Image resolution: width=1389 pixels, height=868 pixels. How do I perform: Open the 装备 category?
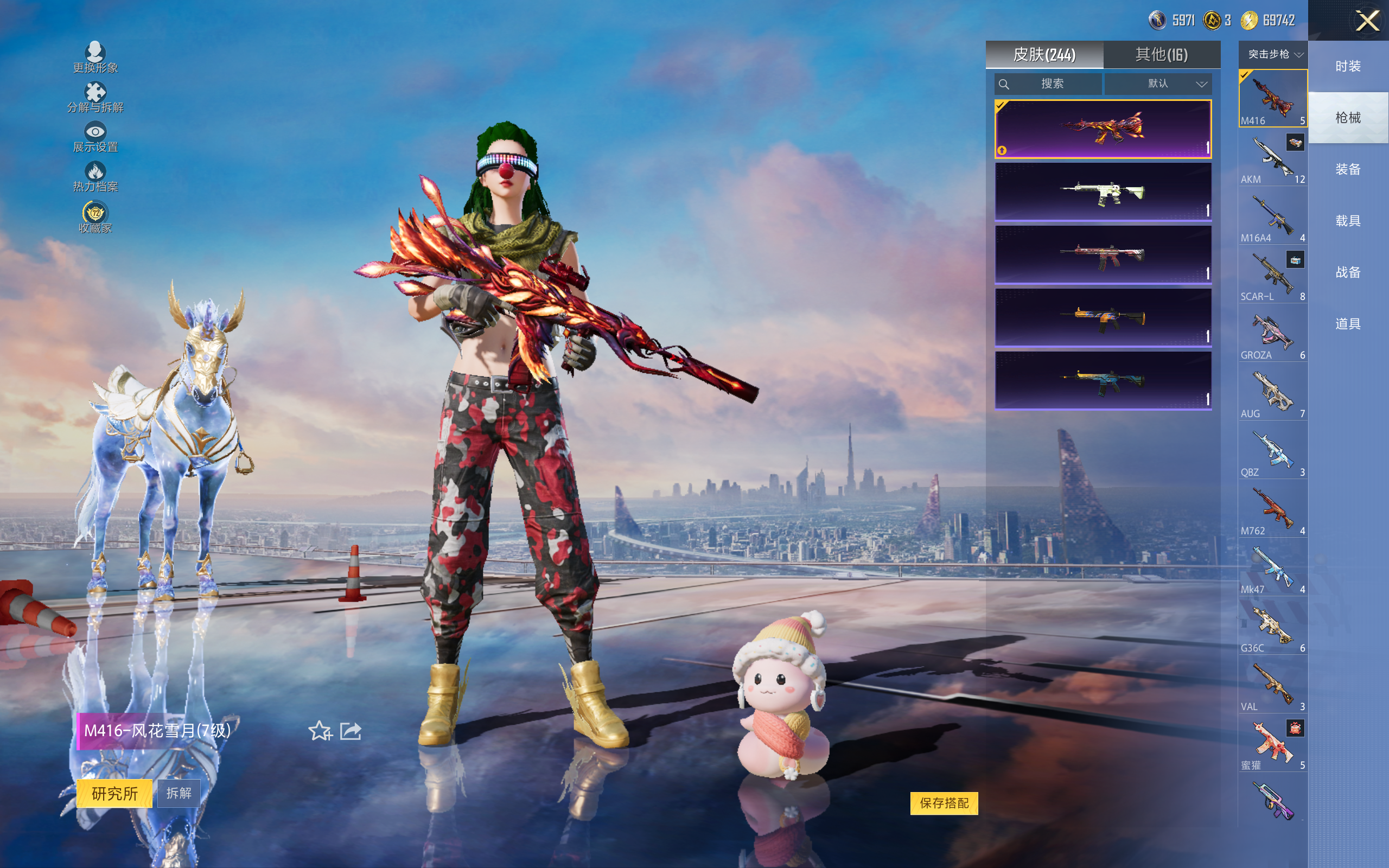pos(1348,169)
